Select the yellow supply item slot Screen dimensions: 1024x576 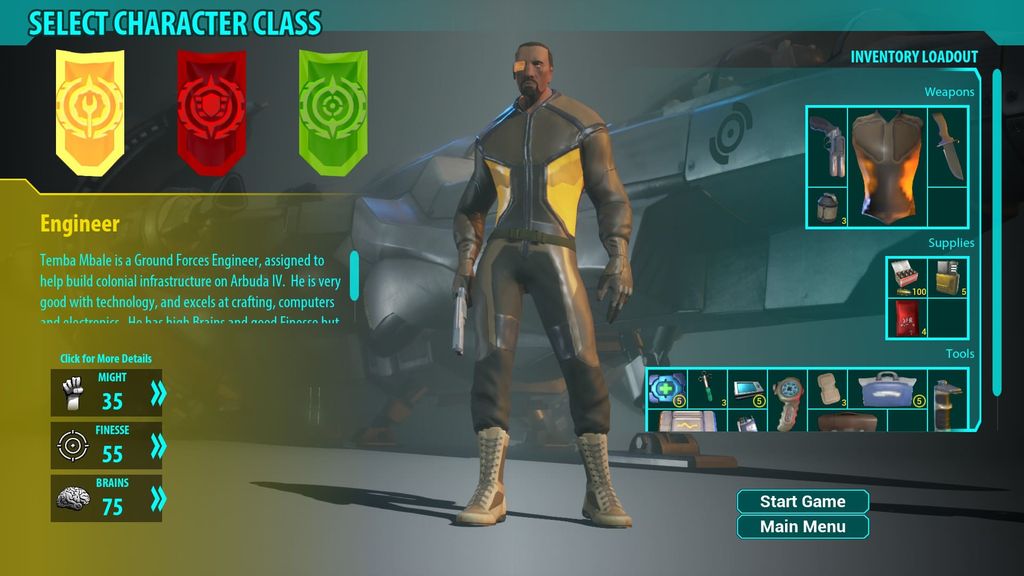click(948, 277)
